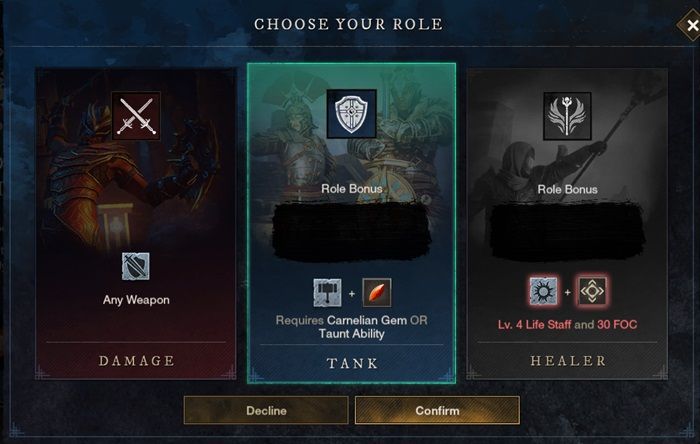700x444 pixels.
Task: Select the Carnelian Gem requirement icon
Action: [x=377, y=292]
